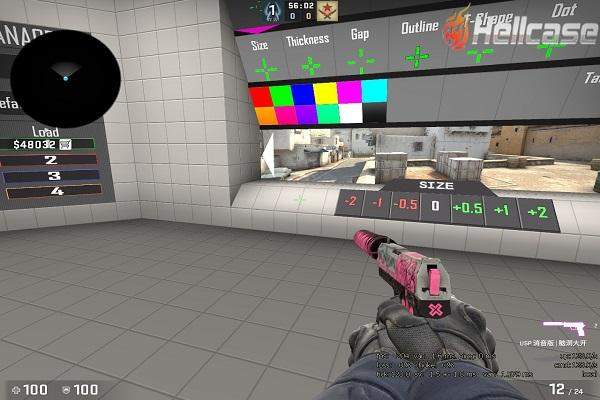This screenshot has height=400, width=600.
Task: Select the Thickness crosshair option
Action: [307, 42]
